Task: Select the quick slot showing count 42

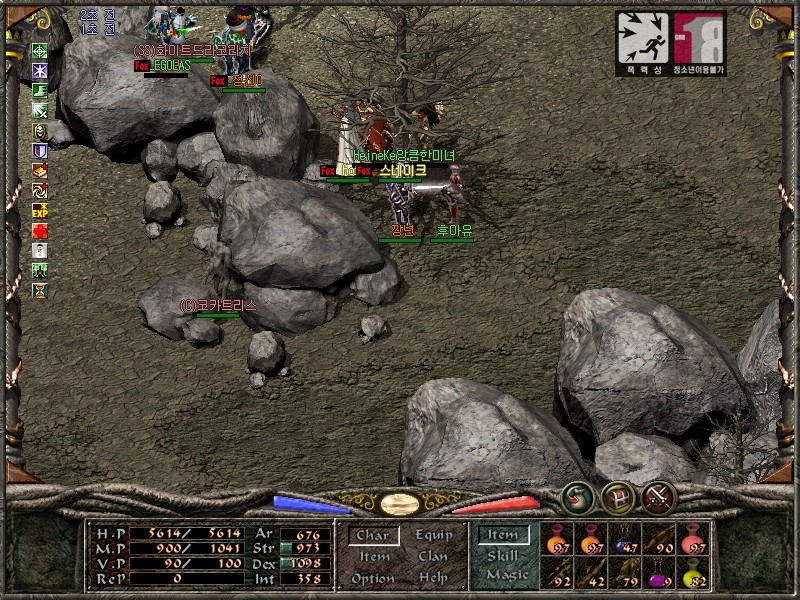Action: tap(590, 575)
